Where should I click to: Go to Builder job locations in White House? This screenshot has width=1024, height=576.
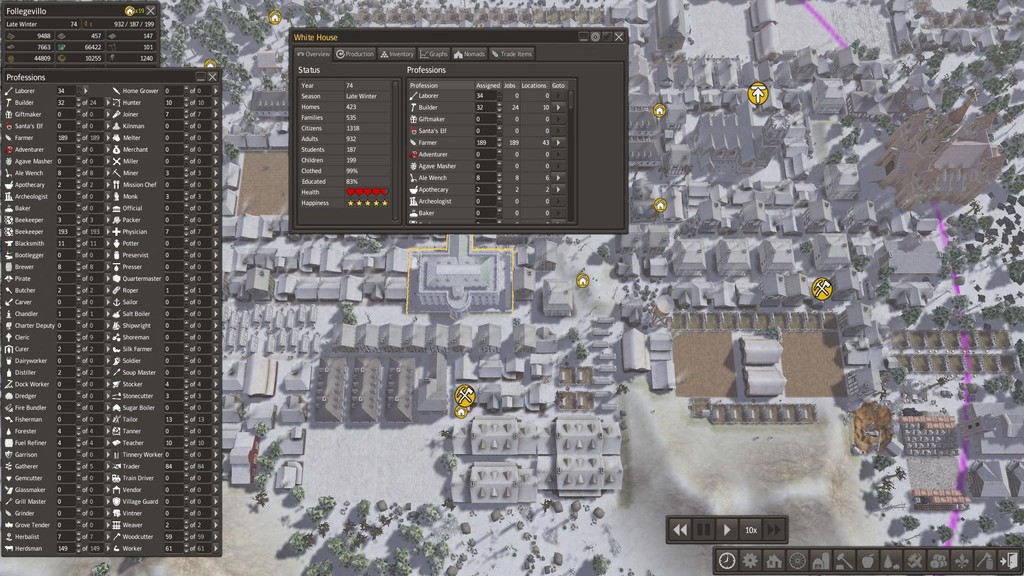pyautogui.click(x=560, y=107)
